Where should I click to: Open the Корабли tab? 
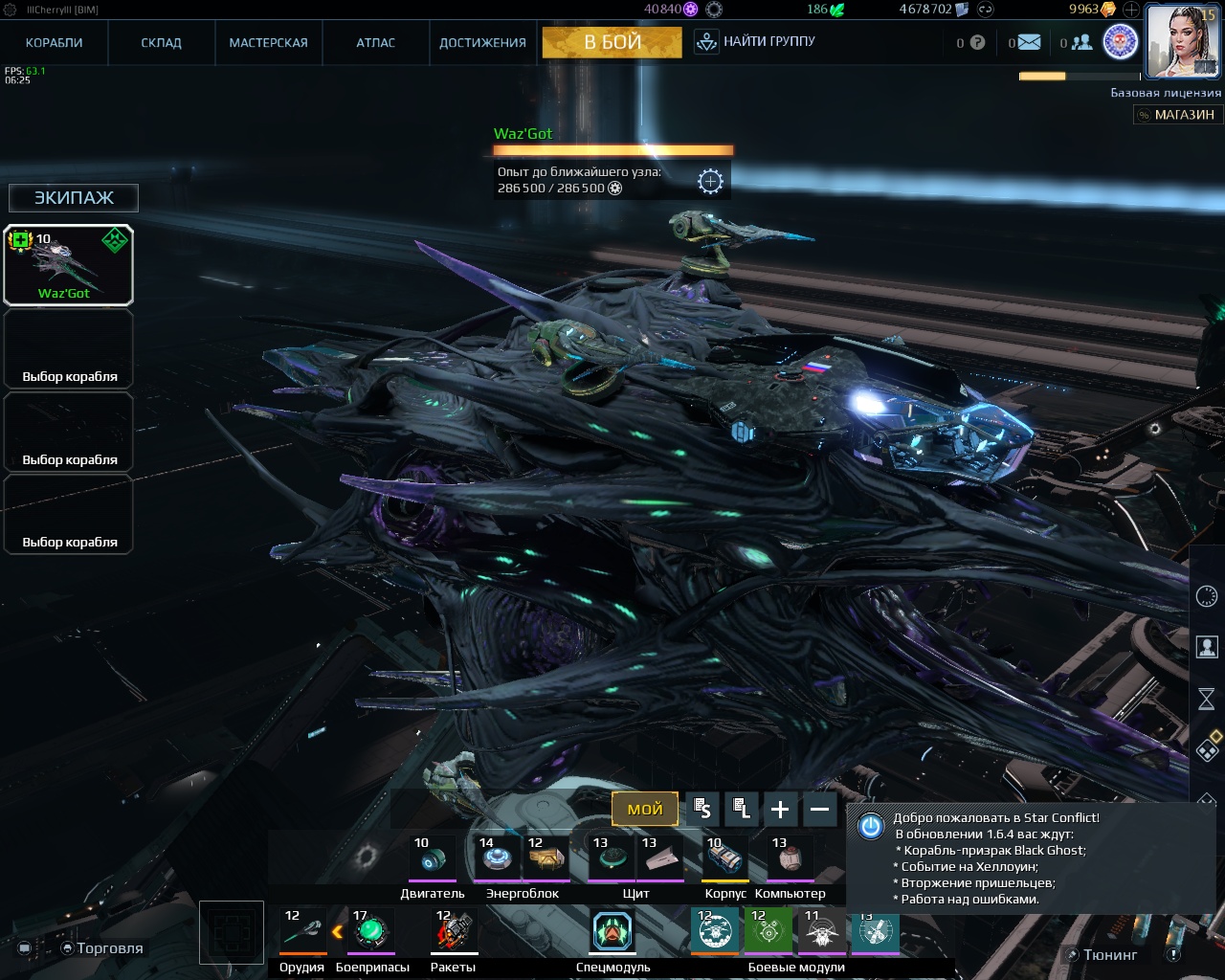point(55,43)
